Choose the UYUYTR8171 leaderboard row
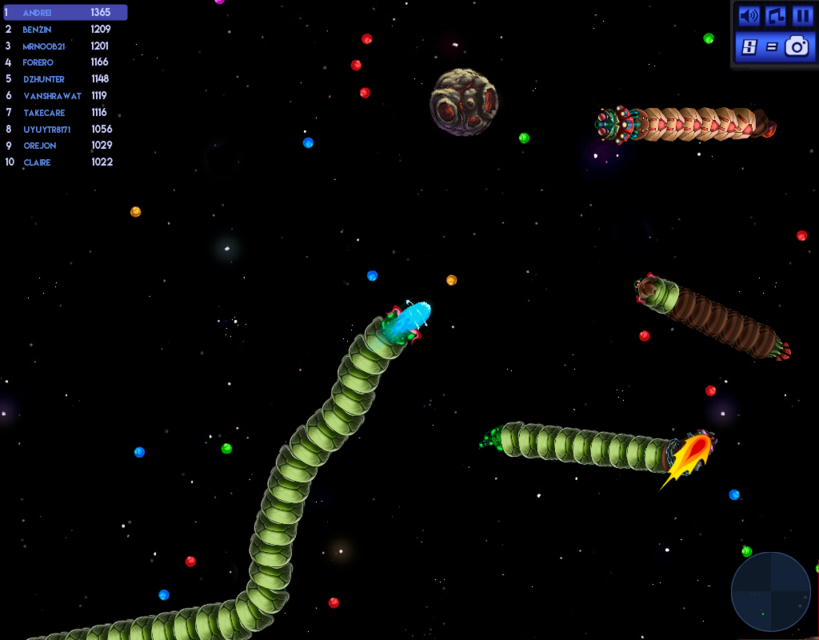The width and height of the screenshot is (819, 640). (x=65, y=129)
